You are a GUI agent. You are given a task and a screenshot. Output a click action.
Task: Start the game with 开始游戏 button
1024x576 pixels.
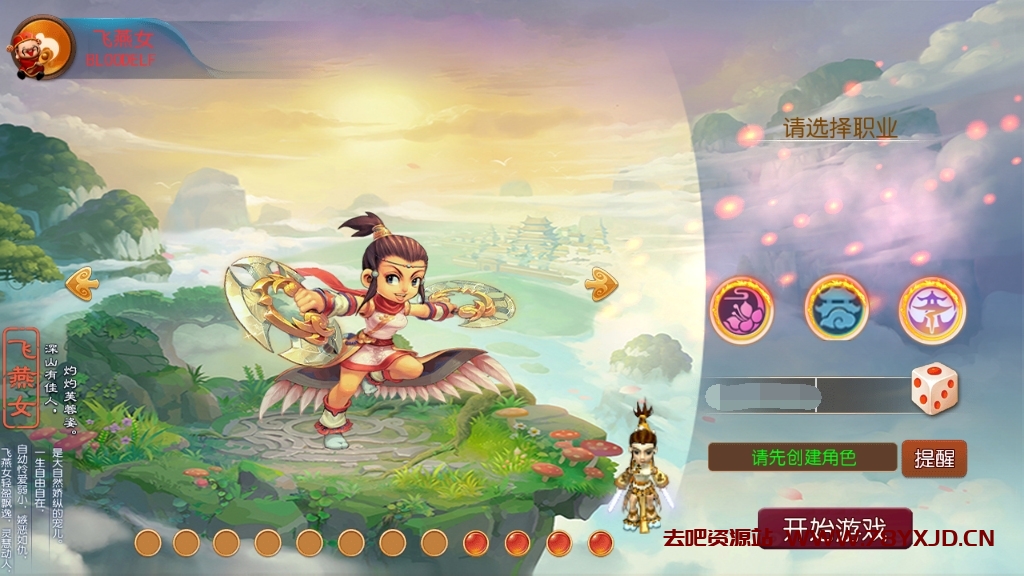point(834,527)
